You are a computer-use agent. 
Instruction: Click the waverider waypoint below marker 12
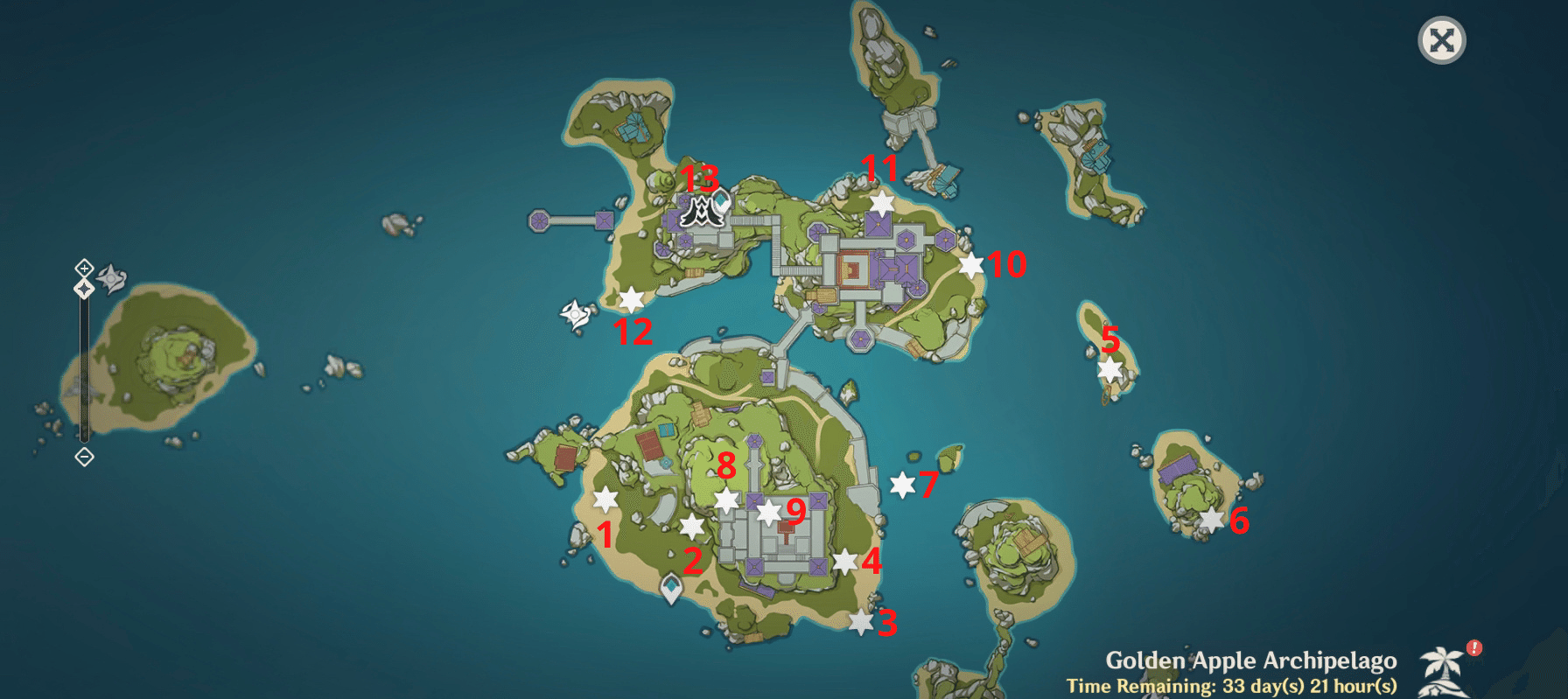[x=575, y=313]
